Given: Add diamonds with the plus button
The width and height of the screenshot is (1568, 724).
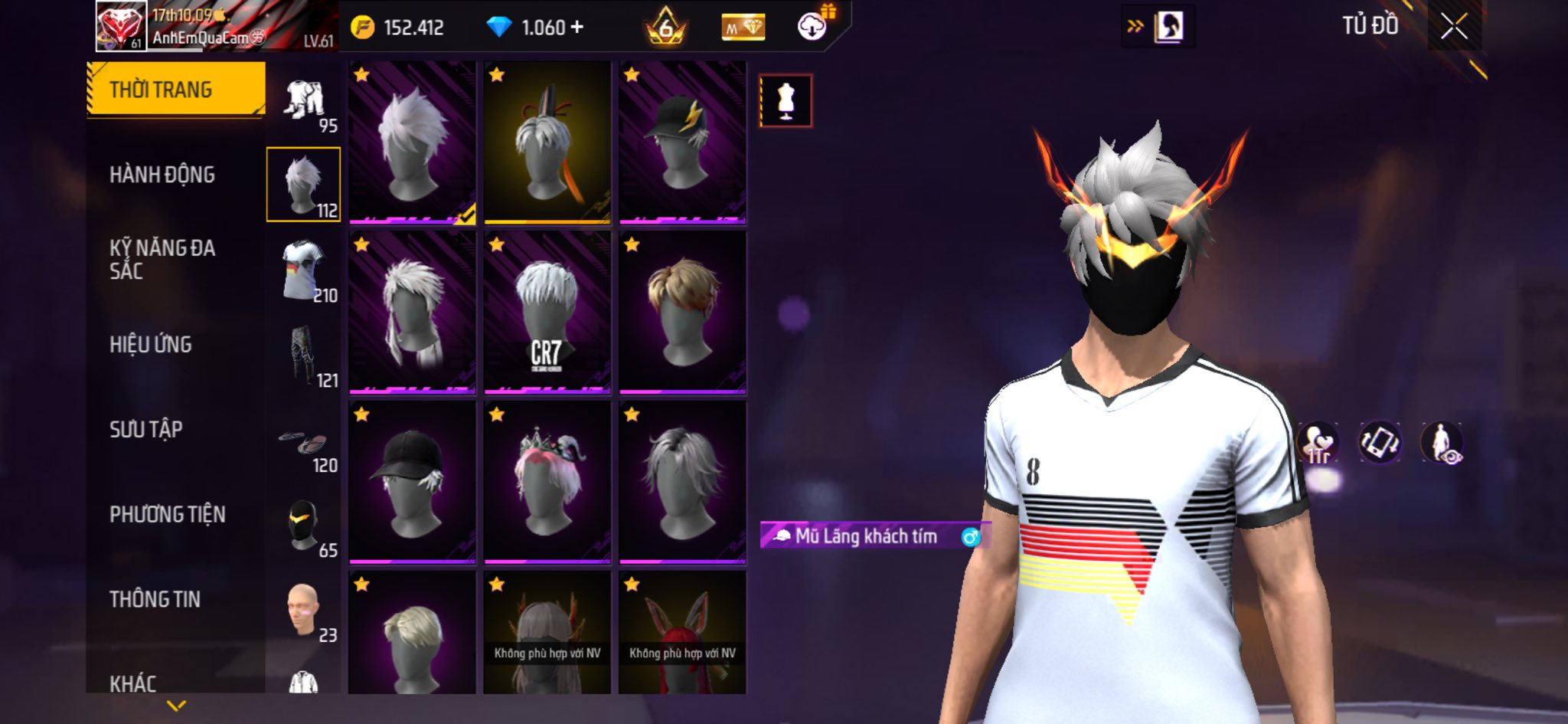Looking at the screenshot, I should (577, 28).
